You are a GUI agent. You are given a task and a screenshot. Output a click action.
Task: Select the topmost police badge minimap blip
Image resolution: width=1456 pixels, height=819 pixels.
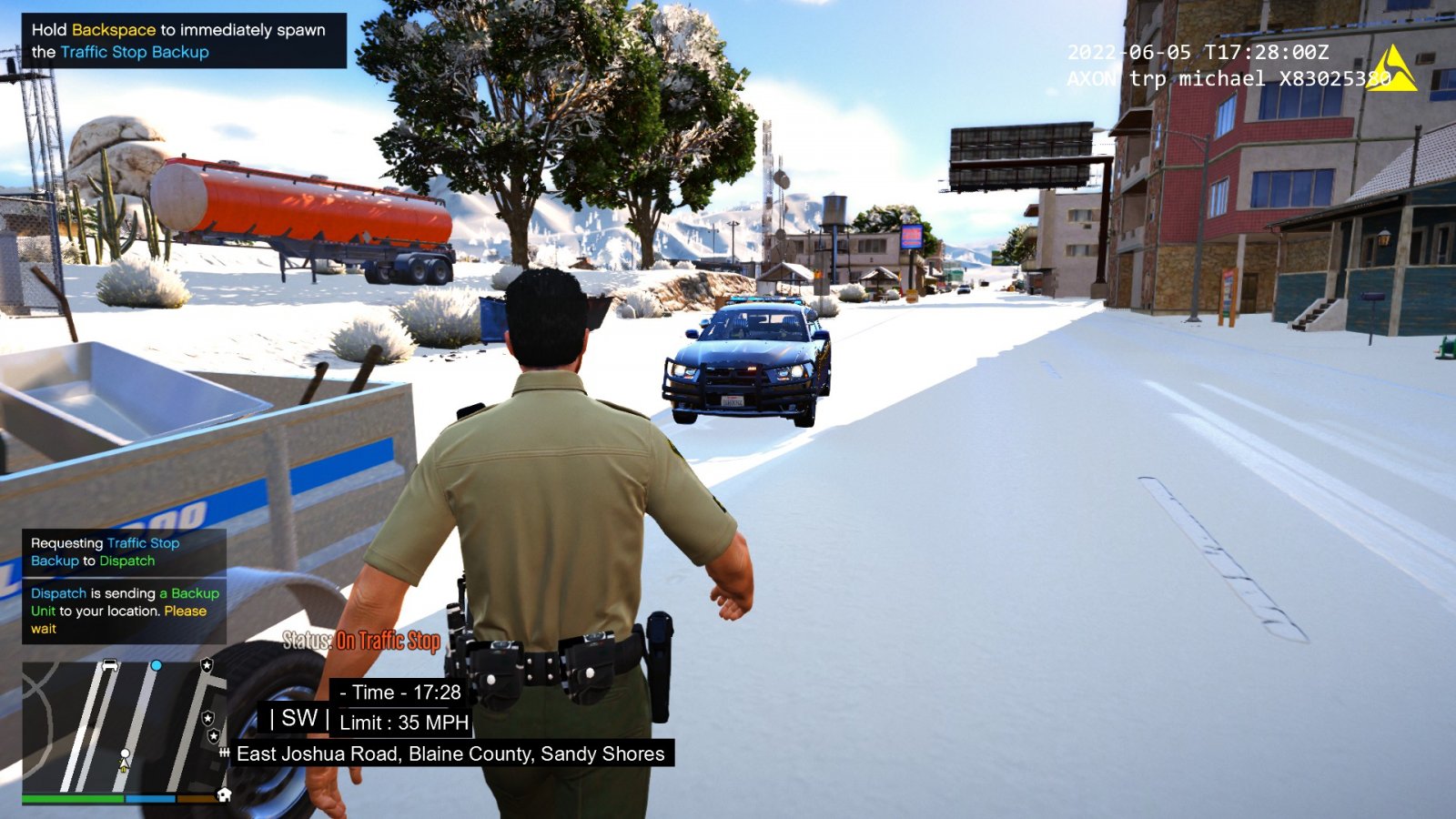(x=207, y=666)
